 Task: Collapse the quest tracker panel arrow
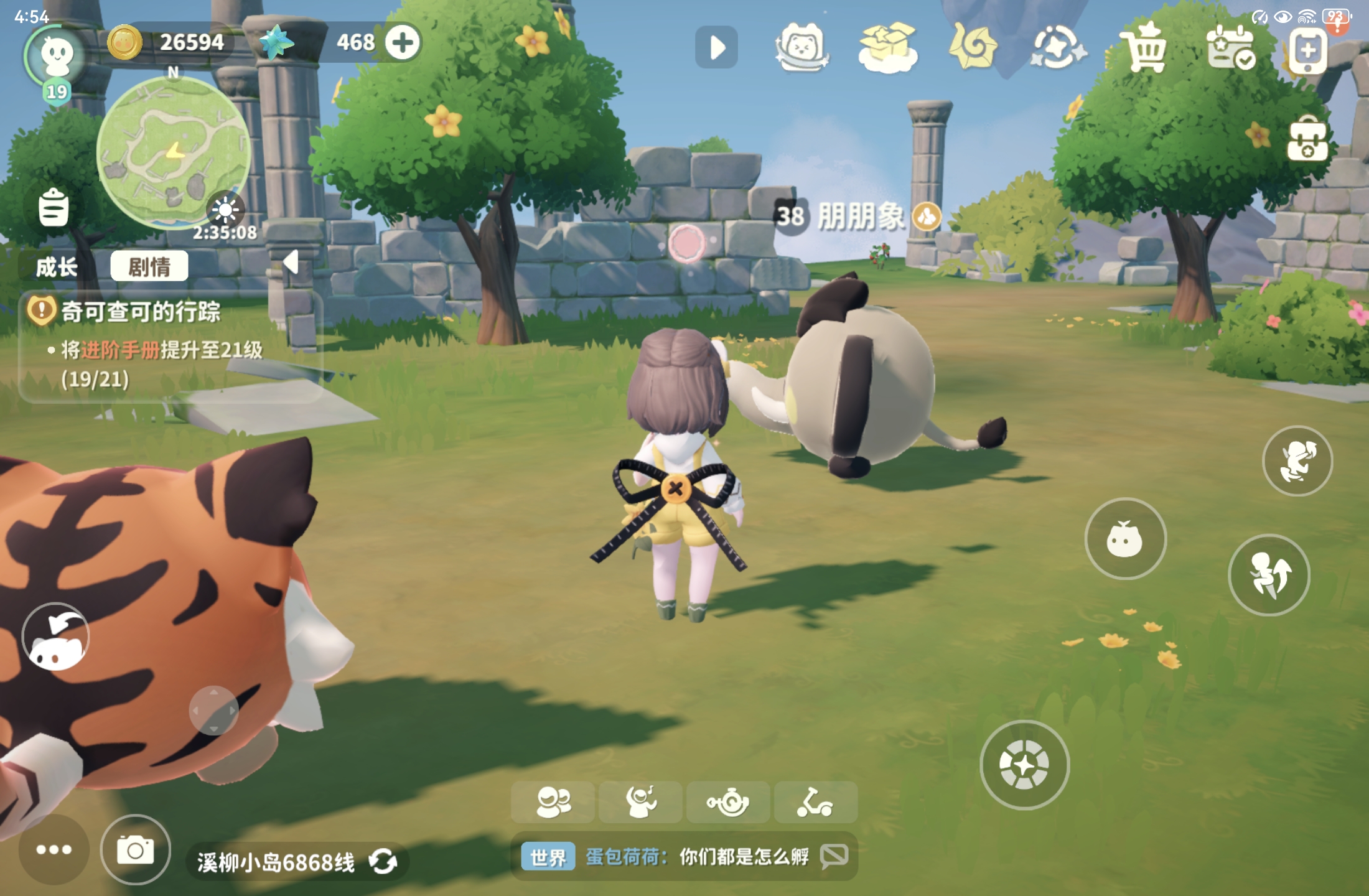[x=291, y=263]
